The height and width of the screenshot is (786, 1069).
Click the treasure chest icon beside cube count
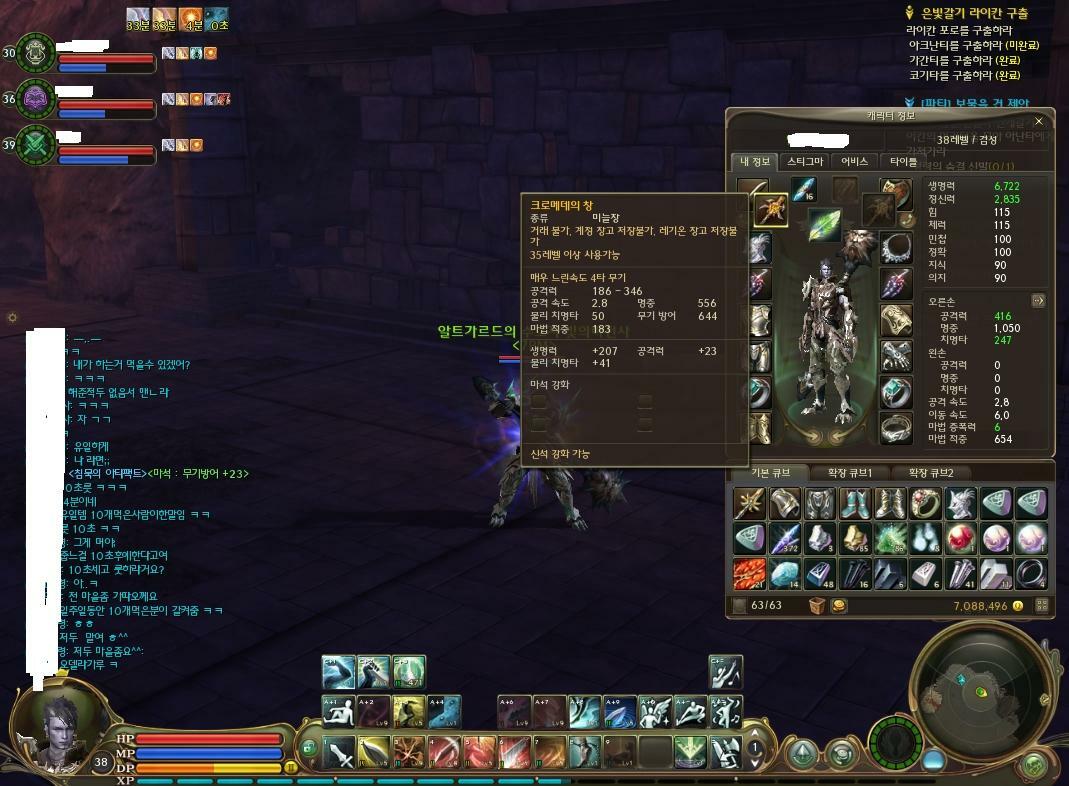[x=817, y=605]
